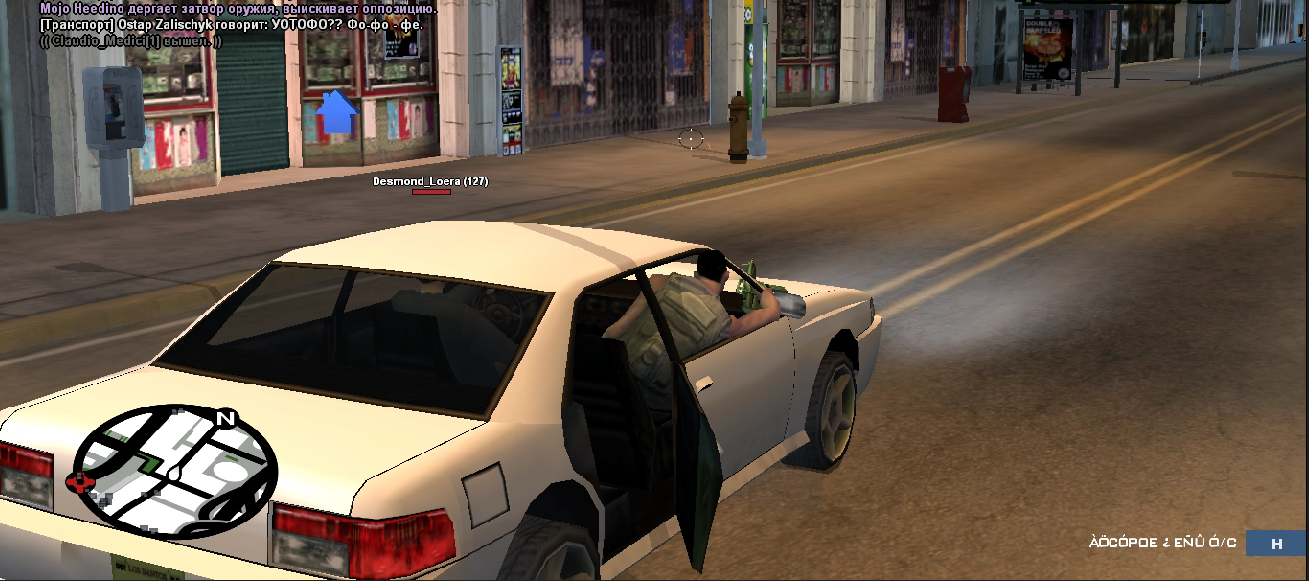Click the N north indicator on the radar
Screen dimensions: 1309x581
click(x=226, y=419)
